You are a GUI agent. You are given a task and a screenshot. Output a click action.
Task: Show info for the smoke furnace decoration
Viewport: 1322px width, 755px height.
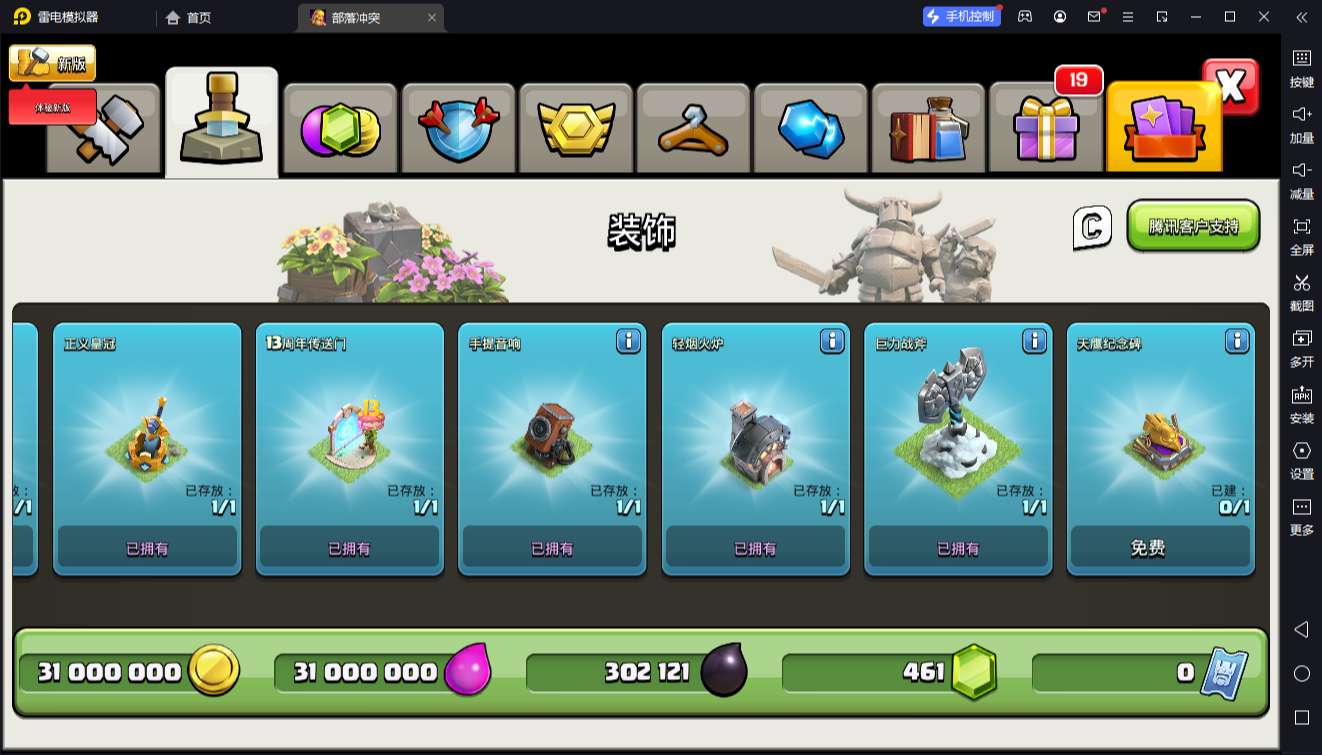832,342
